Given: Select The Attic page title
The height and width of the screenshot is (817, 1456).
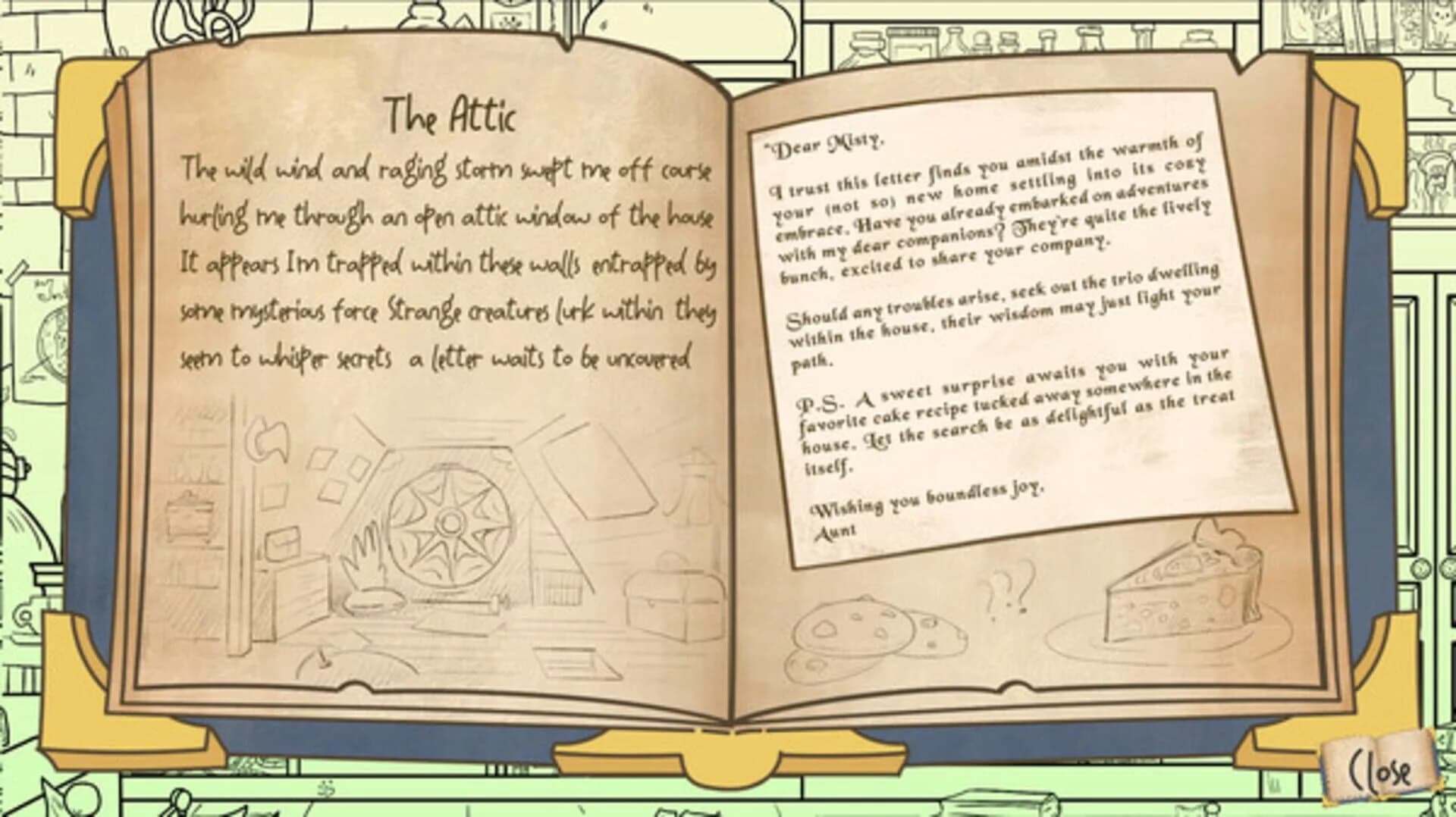Looking at the screenshot, I should click(451, 114).
